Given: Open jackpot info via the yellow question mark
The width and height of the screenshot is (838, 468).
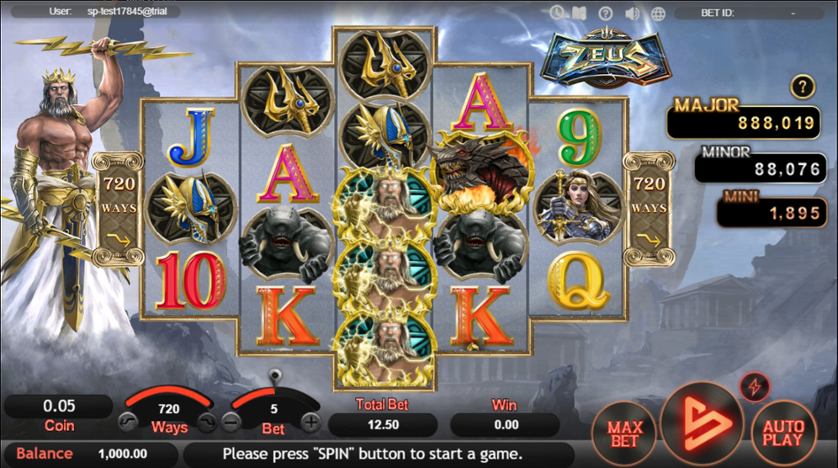Looking at the screenshot, I should [x=800, y=87].
